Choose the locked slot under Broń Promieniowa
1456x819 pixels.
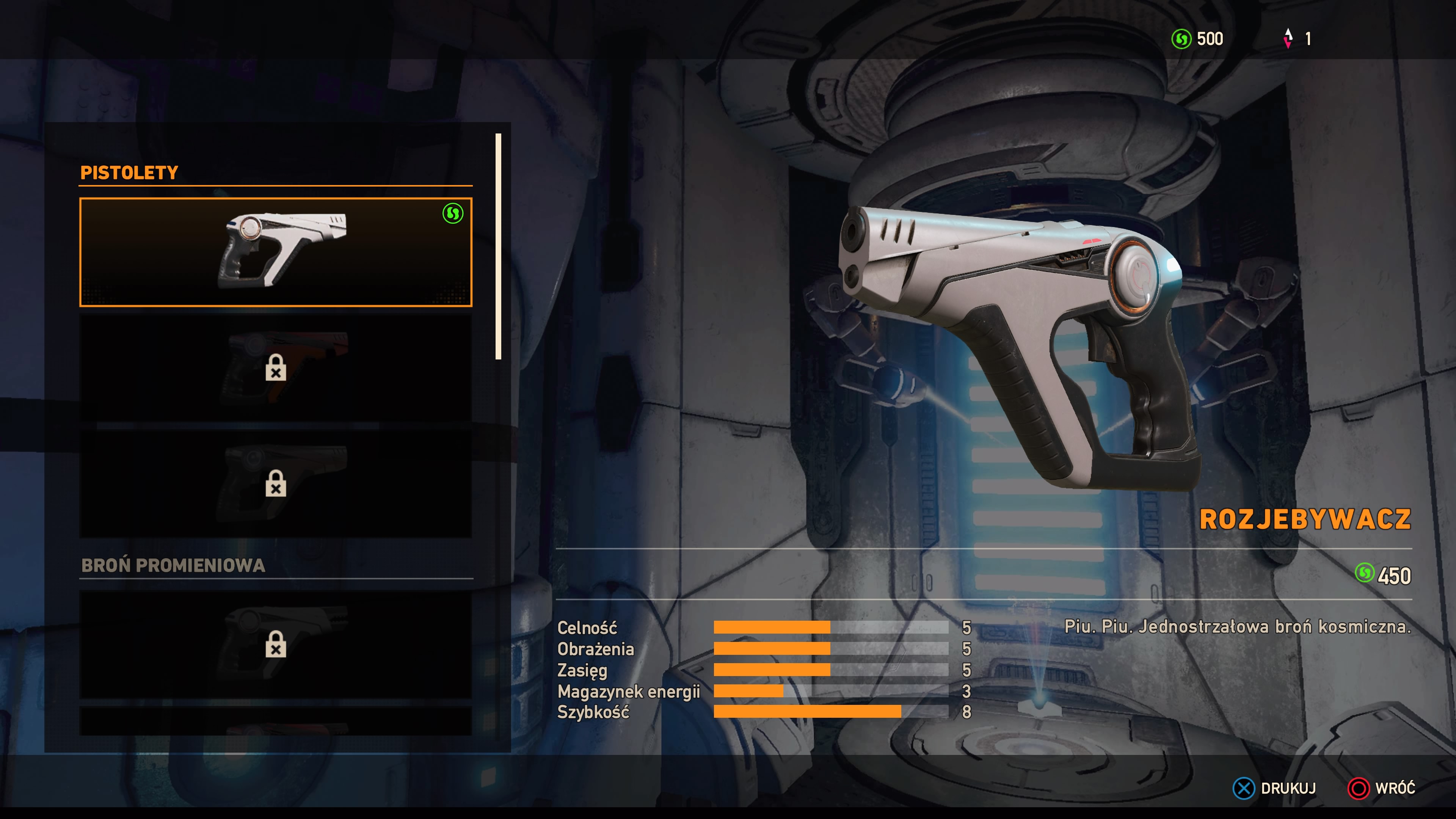(276, 644)
